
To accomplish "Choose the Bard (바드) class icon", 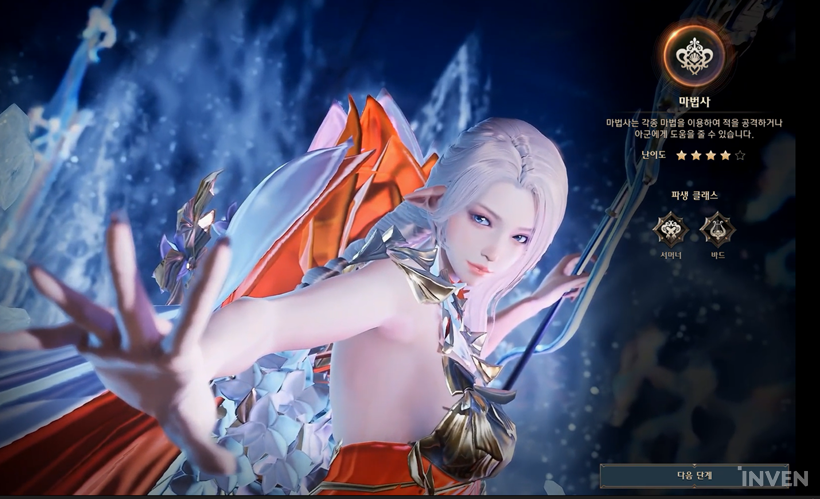I will point(717,230).
